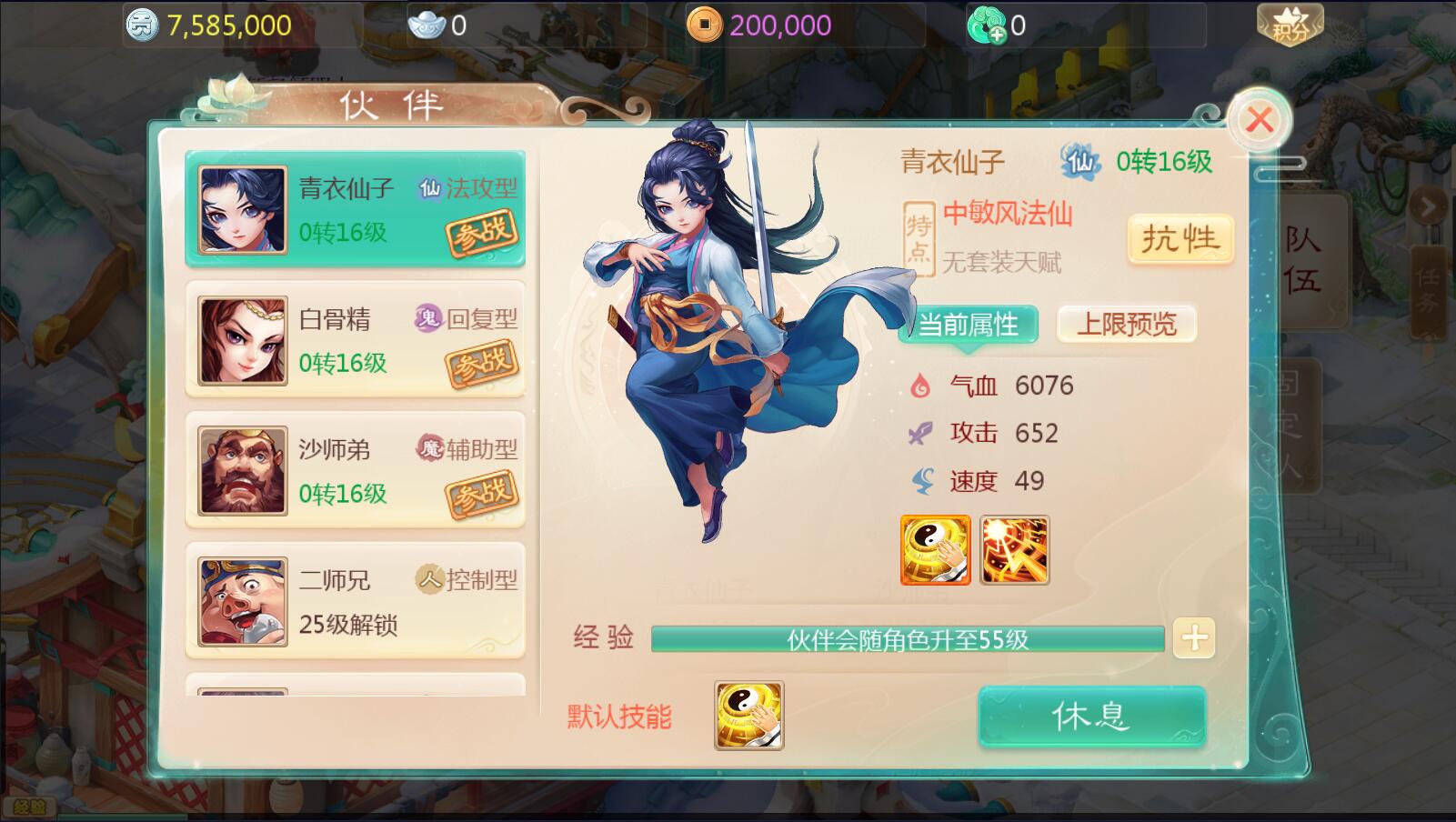Choose the 白骨精 companion row
Image resolution: width=1456 pixels, height=822 pixels.
tap(355, 340)
